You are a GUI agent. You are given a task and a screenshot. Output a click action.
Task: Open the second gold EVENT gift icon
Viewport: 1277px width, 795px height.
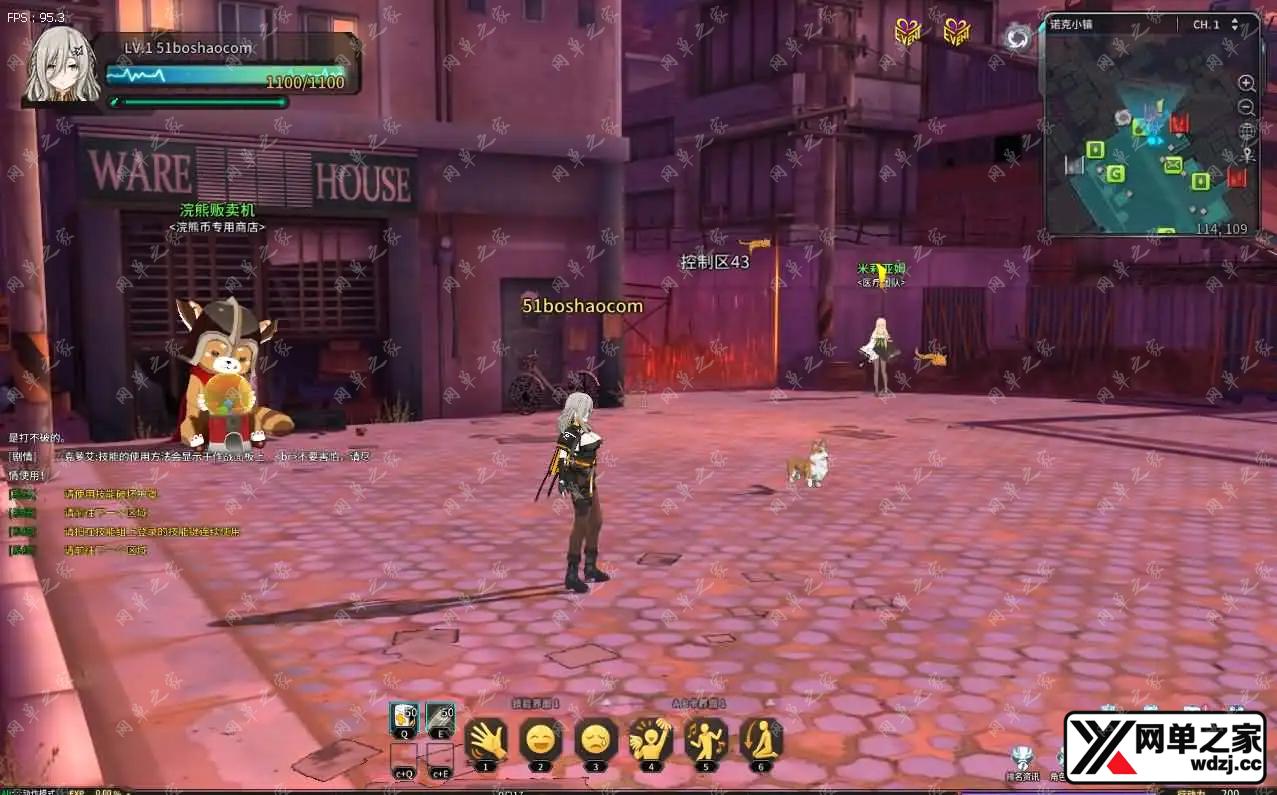(956, 33)
